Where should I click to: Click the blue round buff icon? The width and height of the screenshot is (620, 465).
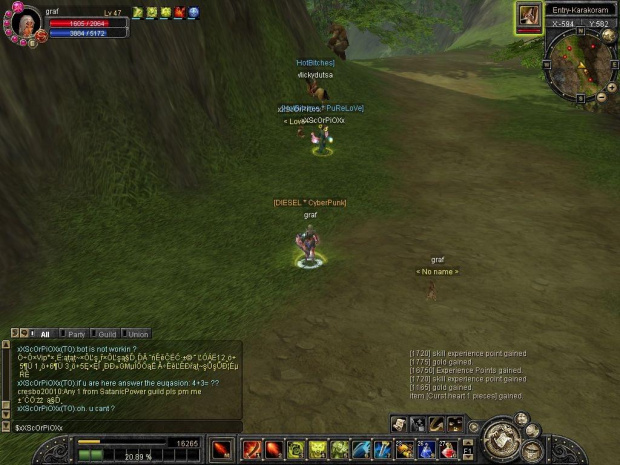point(194,12)
